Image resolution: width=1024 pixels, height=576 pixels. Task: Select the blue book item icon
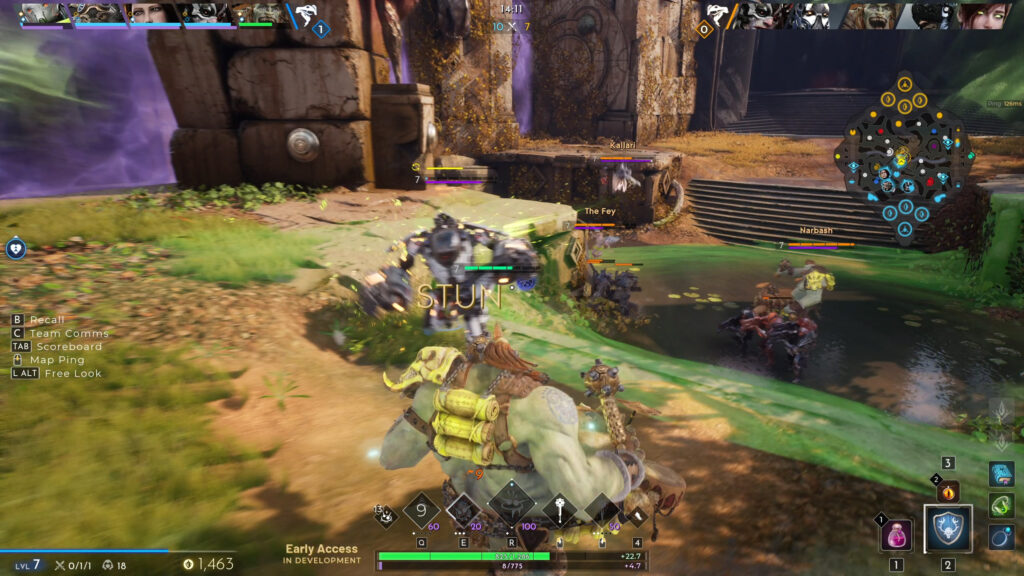1002,474
